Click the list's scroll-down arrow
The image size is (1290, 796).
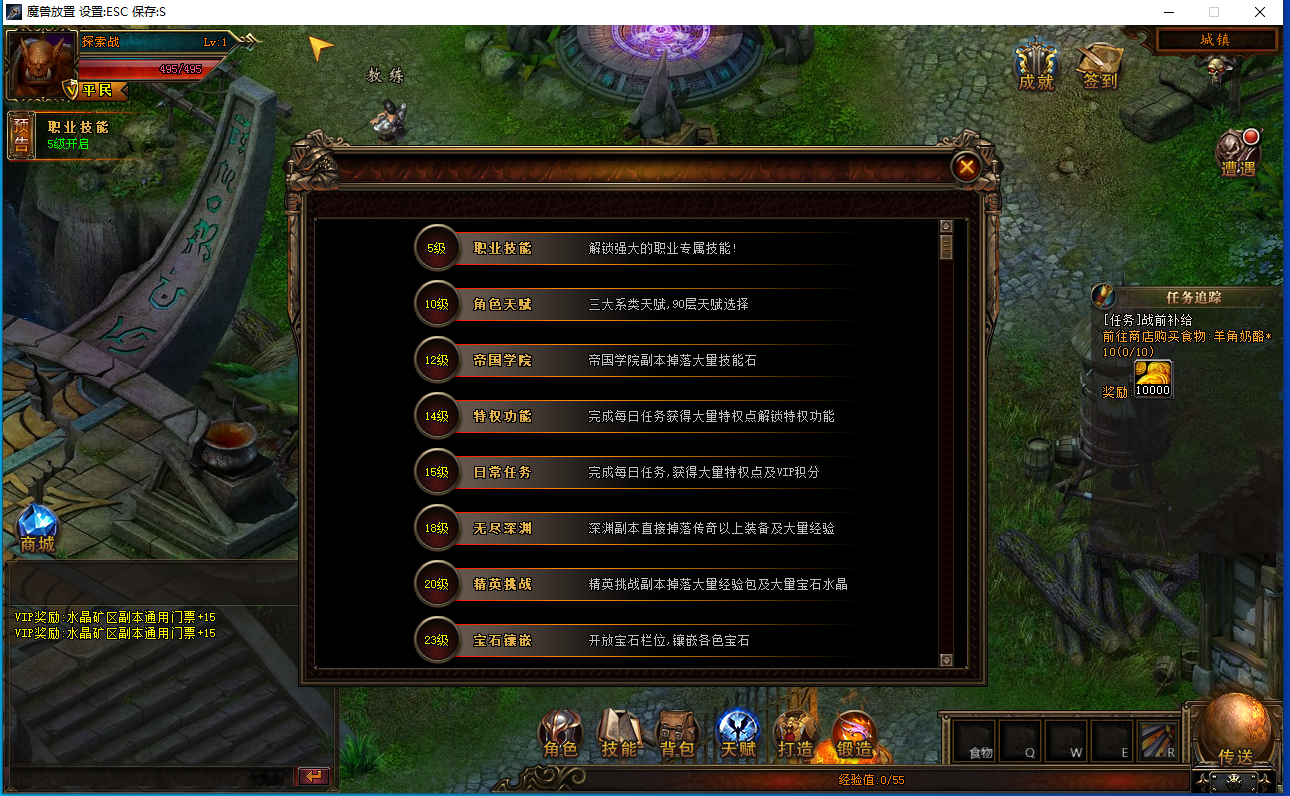click(x=946, y=660)
